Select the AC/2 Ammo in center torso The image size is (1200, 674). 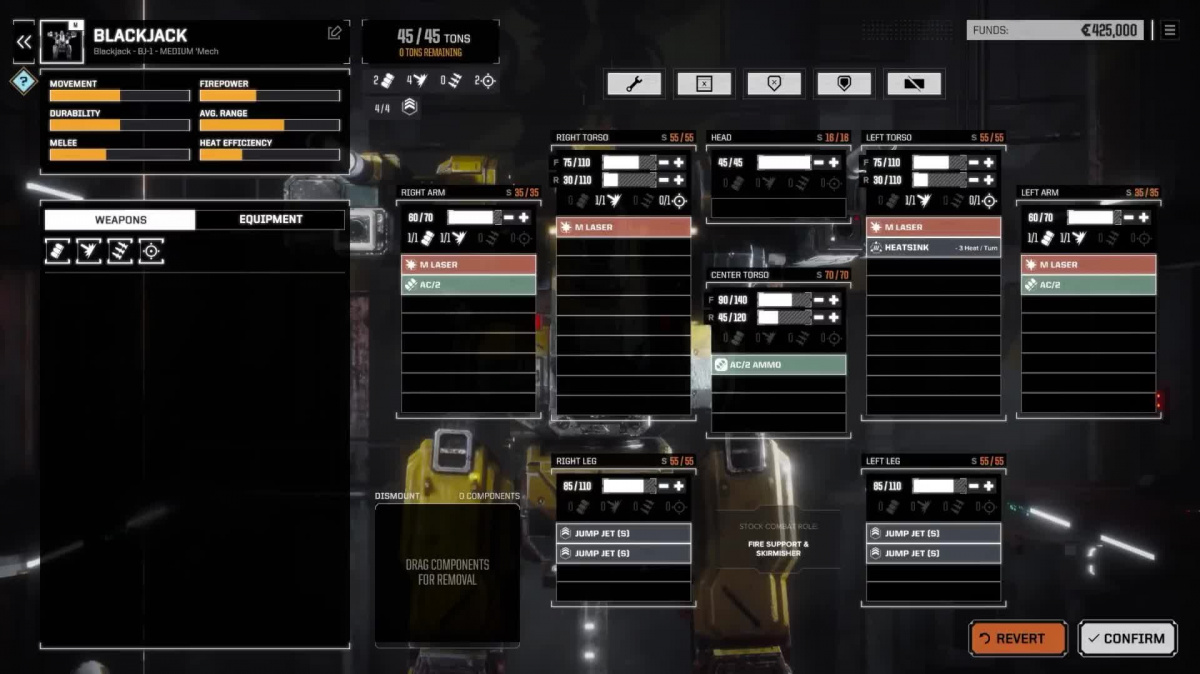pyautogui.click(x=778, y=365)
